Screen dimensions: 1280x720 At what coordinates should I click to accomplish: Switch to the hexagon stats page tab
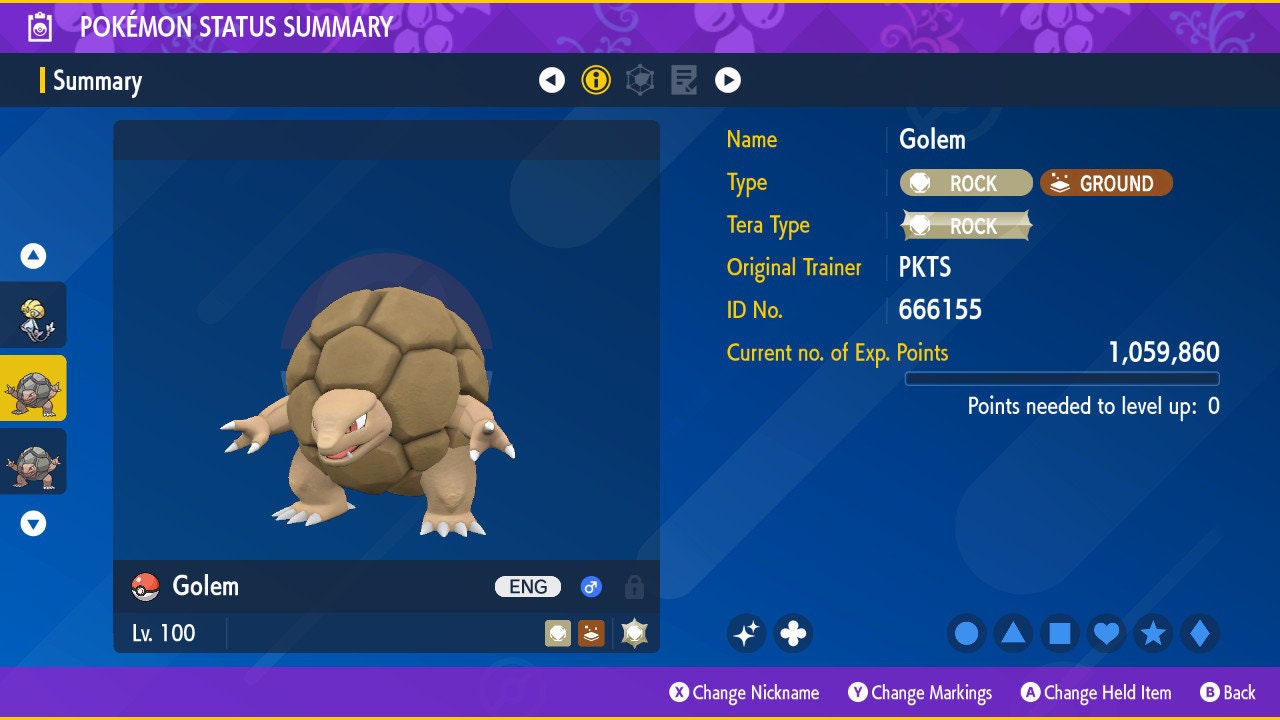click(x=640, y=80)
